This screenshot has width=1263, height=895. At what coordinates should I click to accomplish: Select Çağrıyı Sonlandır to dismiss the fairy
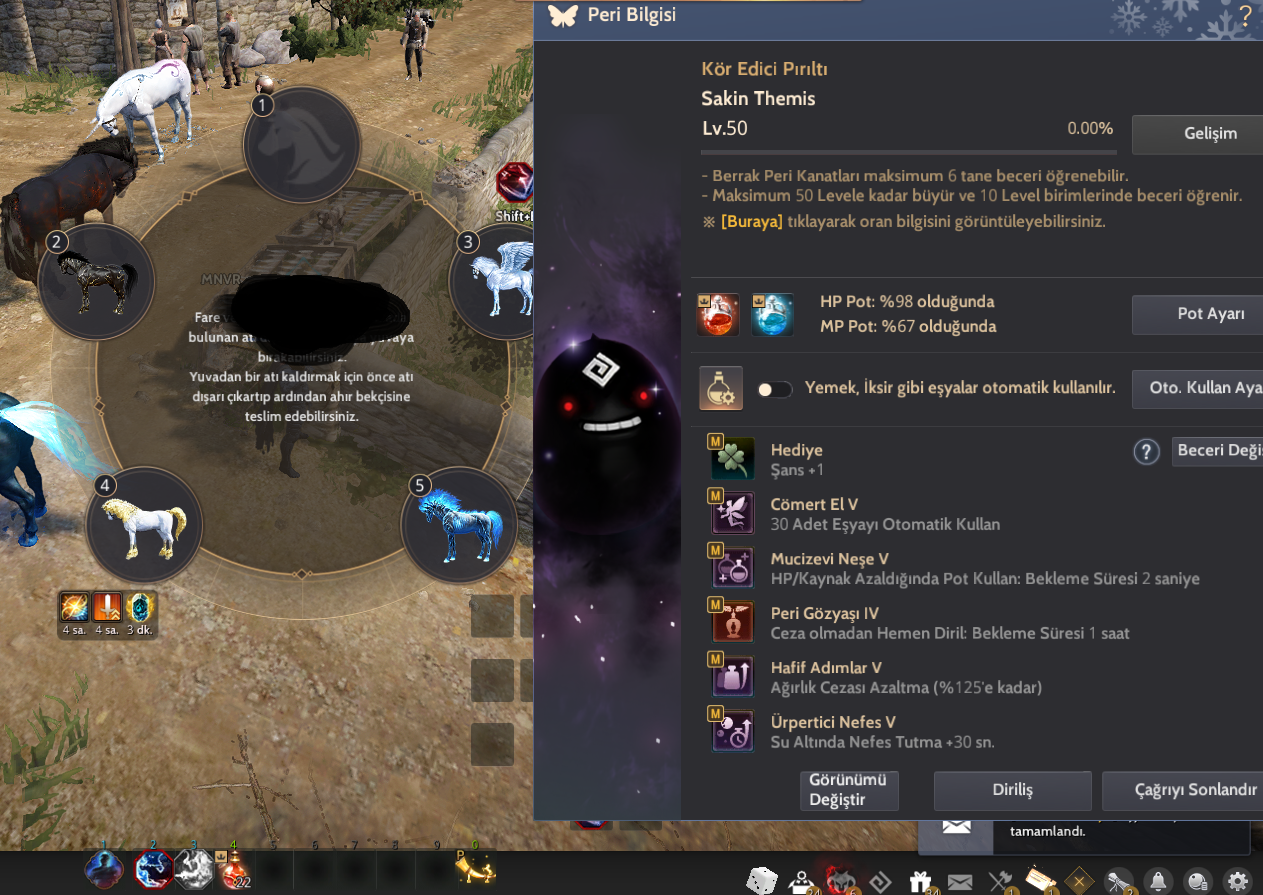(1183, 790)
